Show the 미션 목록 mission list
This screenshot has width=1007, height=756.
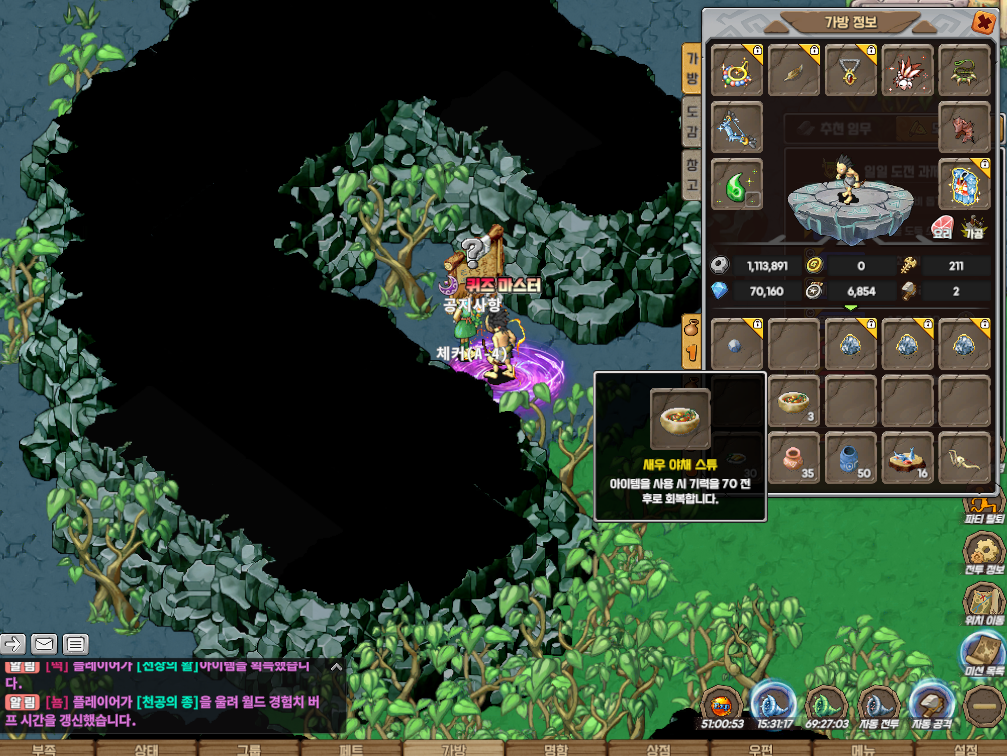[982, 653]
